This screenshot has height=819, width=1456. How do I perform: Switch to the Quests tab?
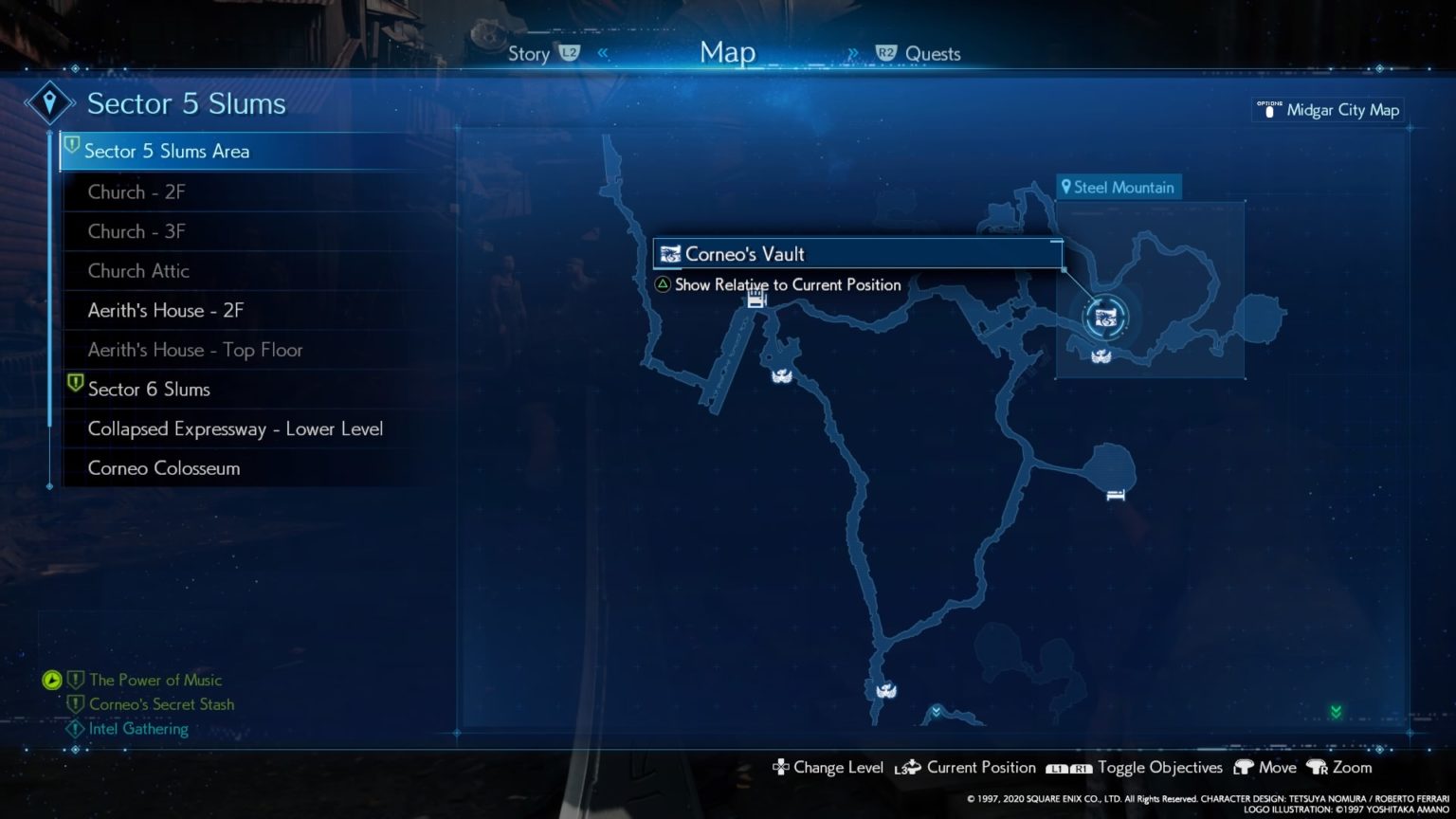click(x=933, y=54)
